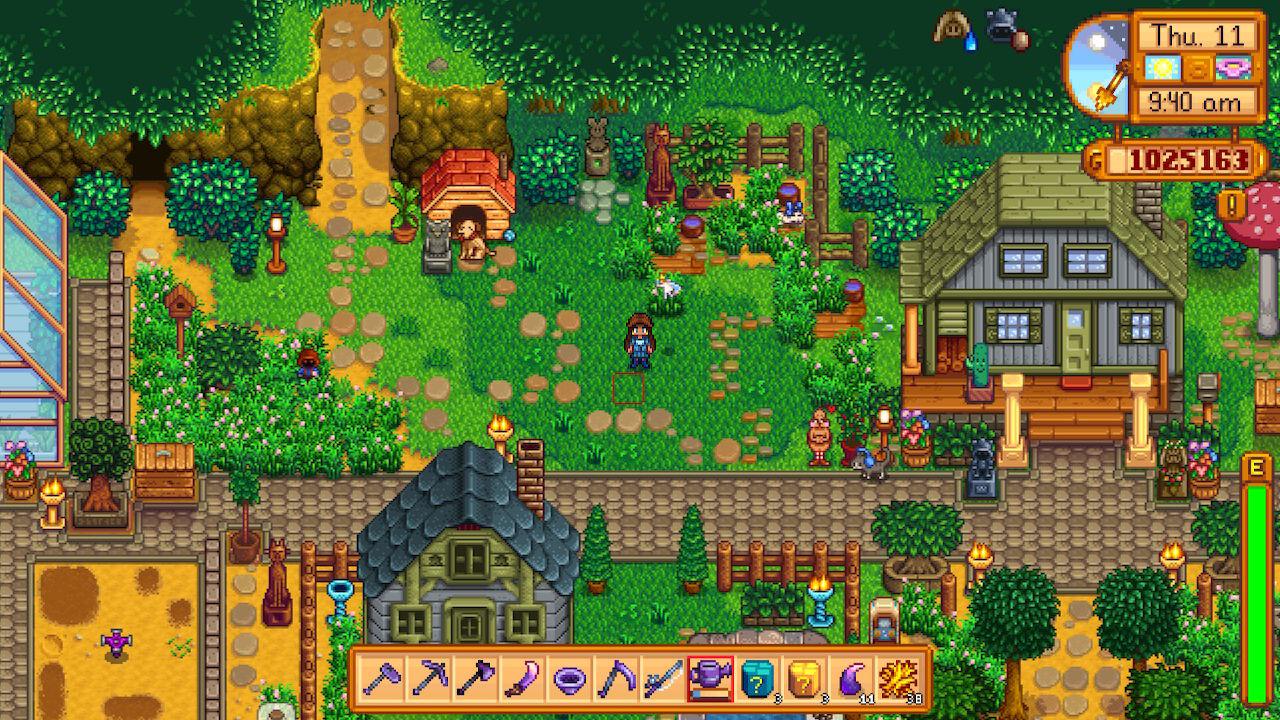Click the pig-face buff icon
1280x720 pixels.
coord(952,28)
